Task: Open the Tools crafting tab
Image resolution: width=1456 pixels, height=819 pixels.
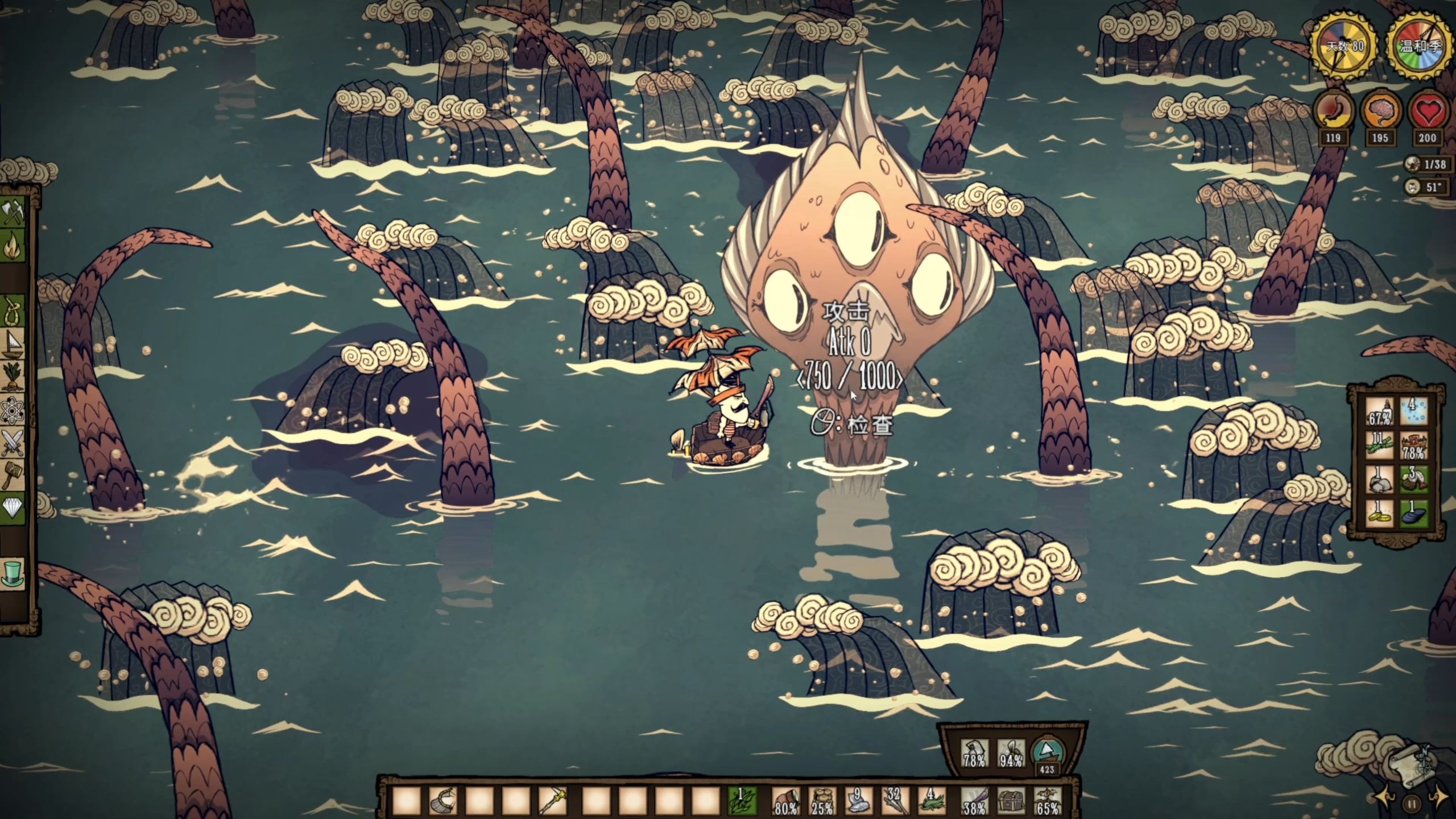Action: [14, 213]
